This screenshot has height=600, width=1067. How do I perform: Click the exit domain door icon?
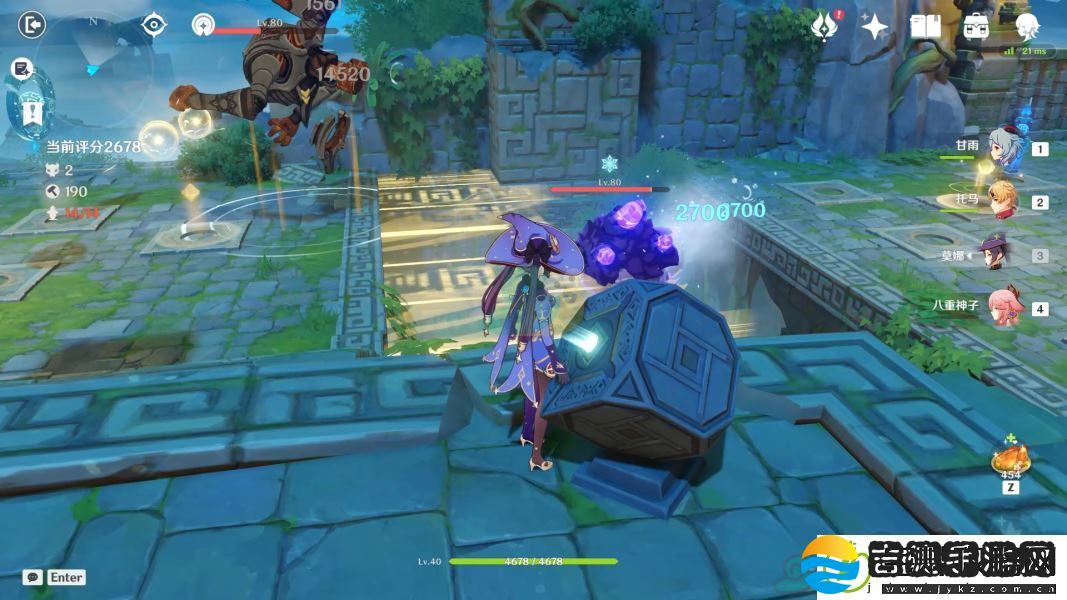tap(32, 24)
